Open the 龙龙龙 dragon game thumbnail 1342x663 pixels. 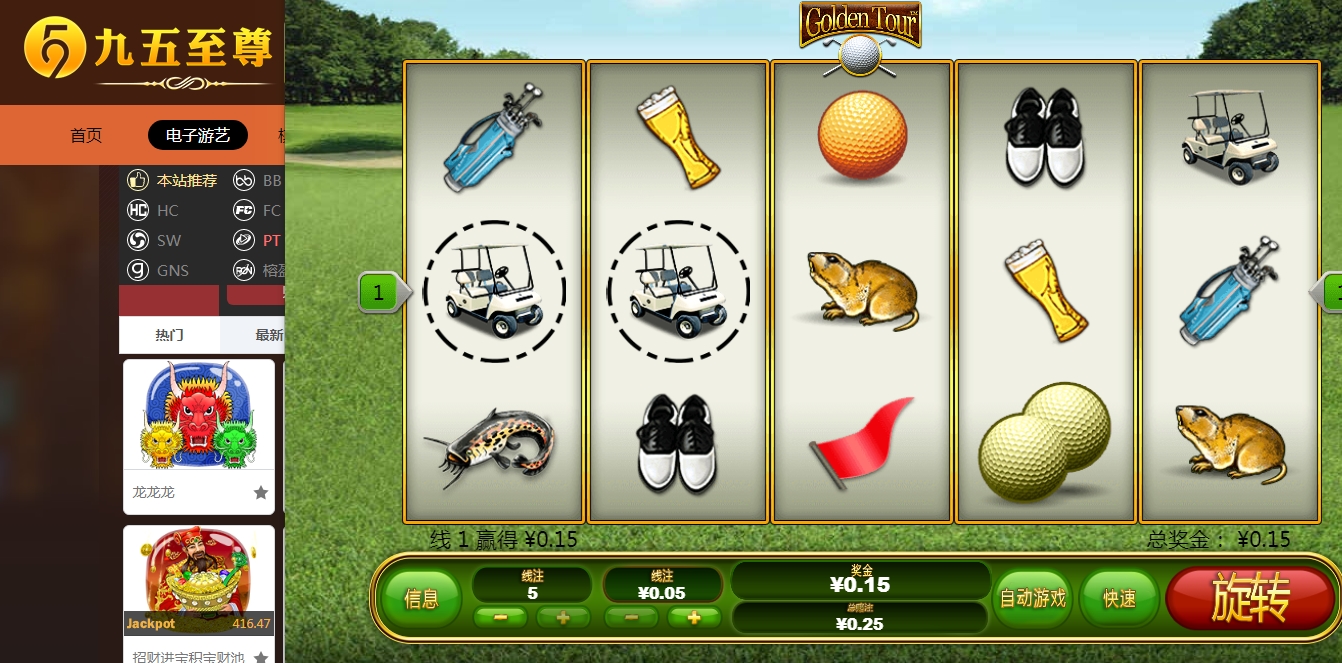tap(199, 416)
